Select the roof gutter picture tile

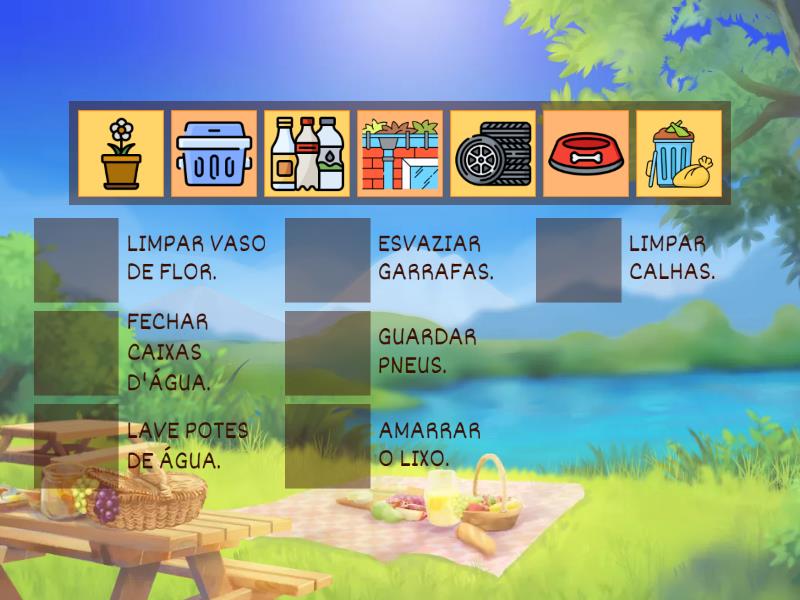point(400,153)
